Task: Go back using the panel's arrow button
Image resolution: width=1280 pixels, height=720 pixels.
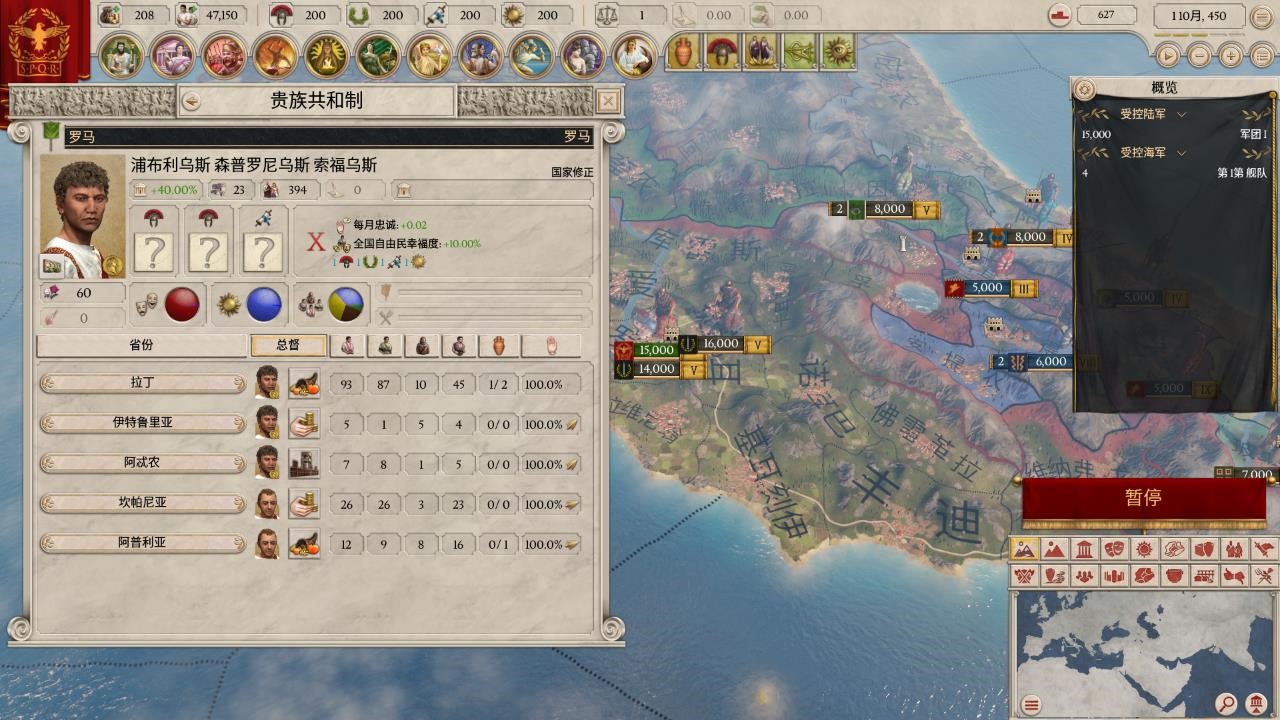Action: (190, 101)
